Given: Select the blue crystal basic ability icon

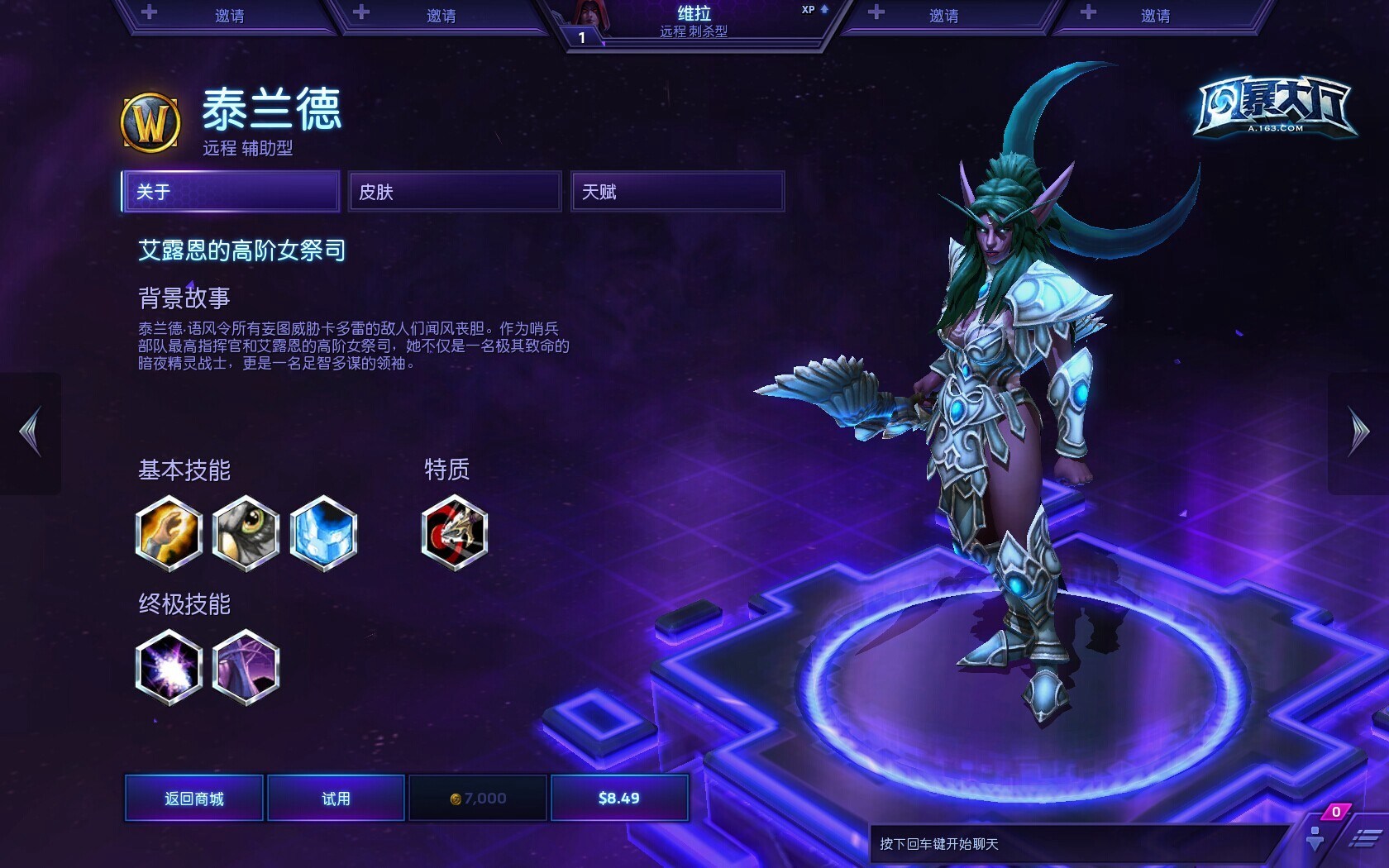Looking at the screenshot, I should click(x=323, y=533).
